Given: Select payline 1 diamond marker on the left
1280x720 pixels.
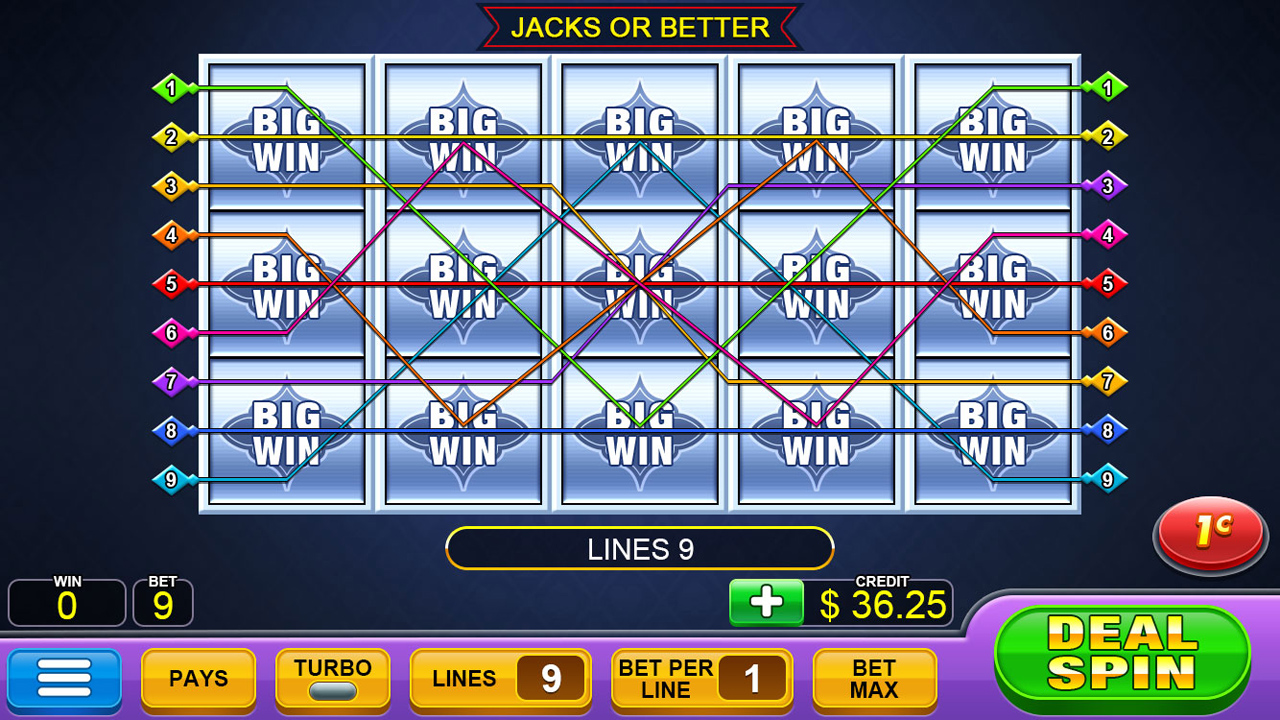Looking at the screenshot, I should coord(171,86).
